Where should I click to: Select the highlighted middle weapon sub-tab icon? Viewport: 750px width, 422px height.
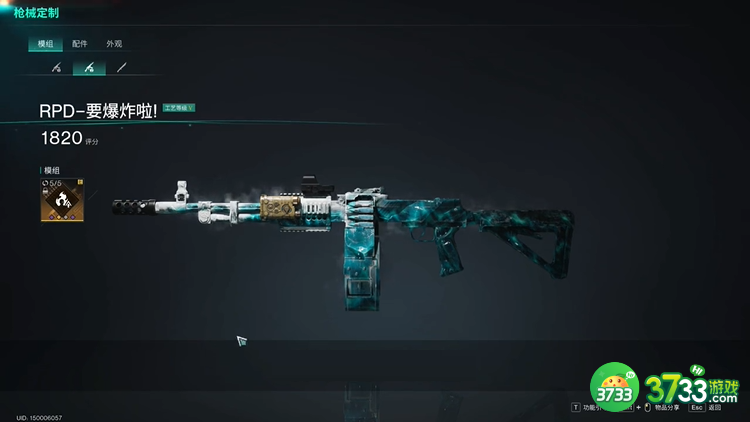[x=89, y=68]
